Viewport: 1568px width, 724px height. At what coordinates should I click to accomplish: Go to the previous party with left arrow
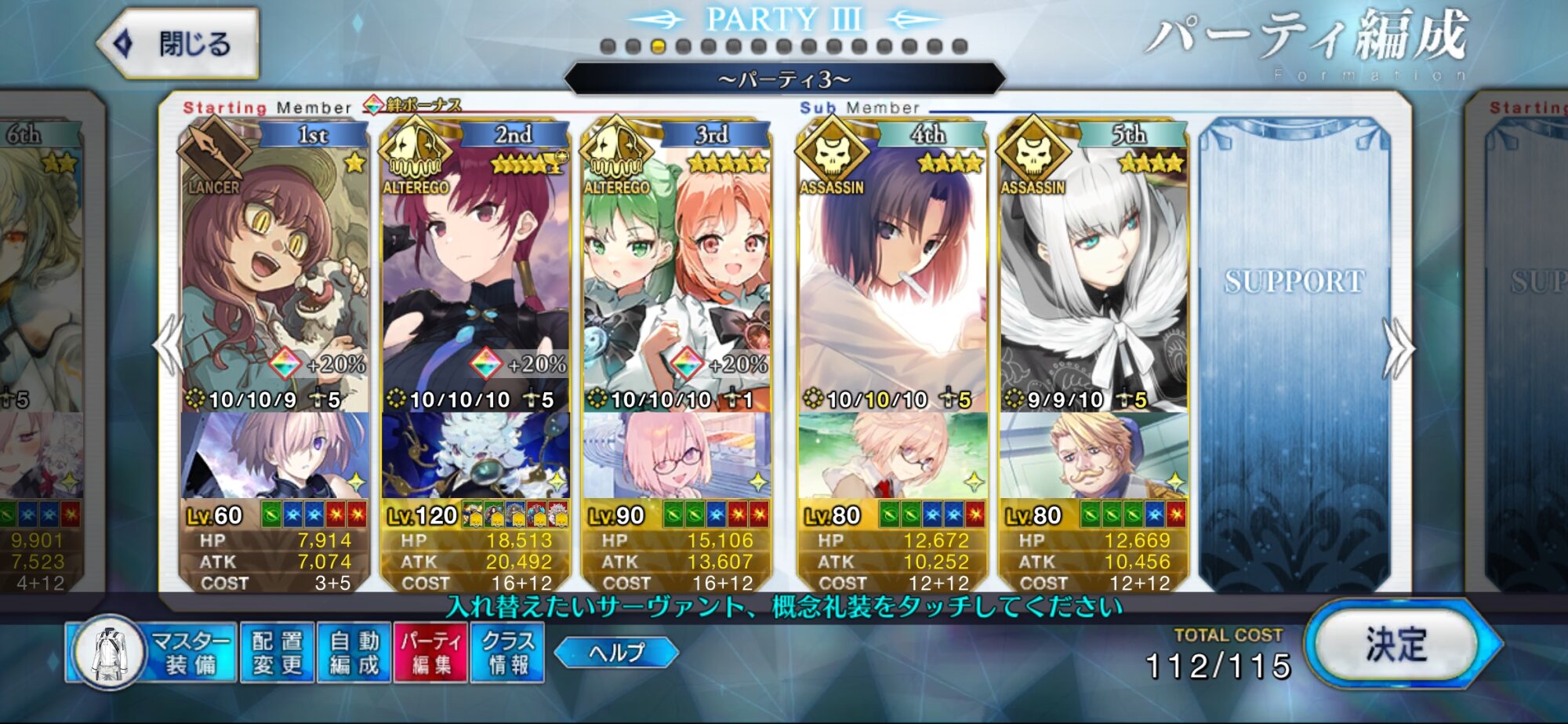[169, 347]
